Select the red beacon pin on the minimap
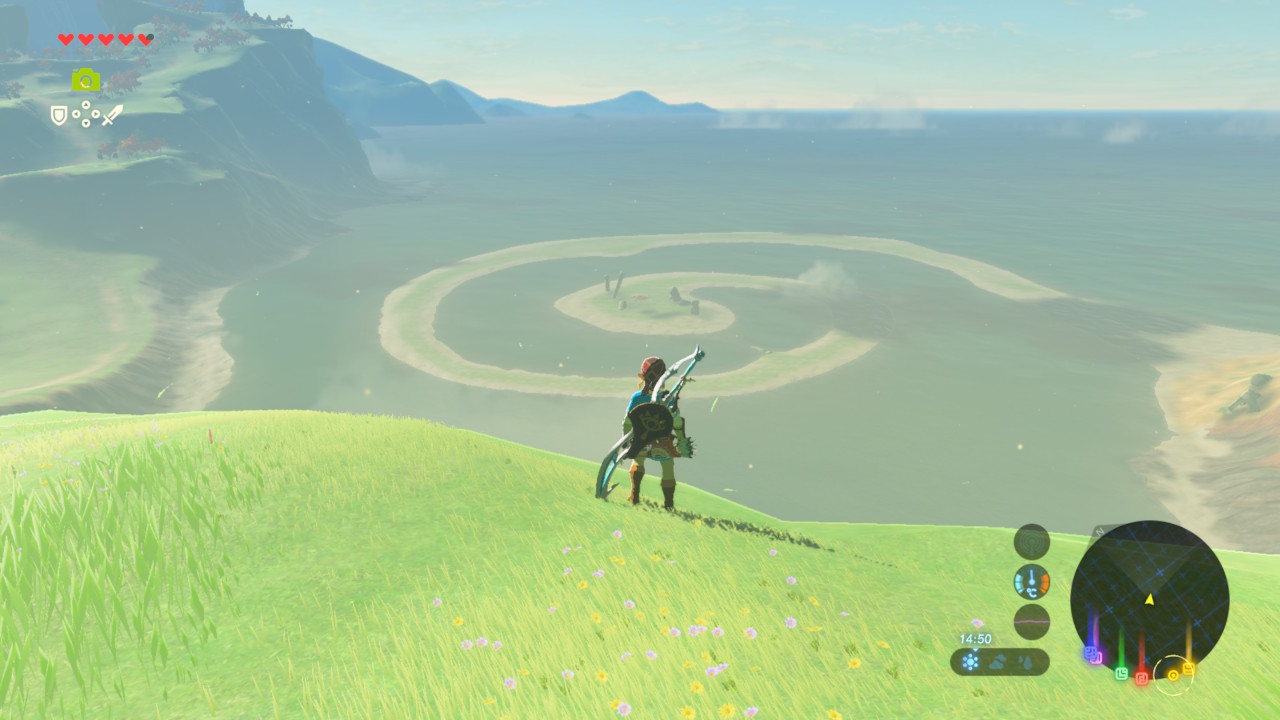Screen dimensions: 1280x720 pos(1141,678)
